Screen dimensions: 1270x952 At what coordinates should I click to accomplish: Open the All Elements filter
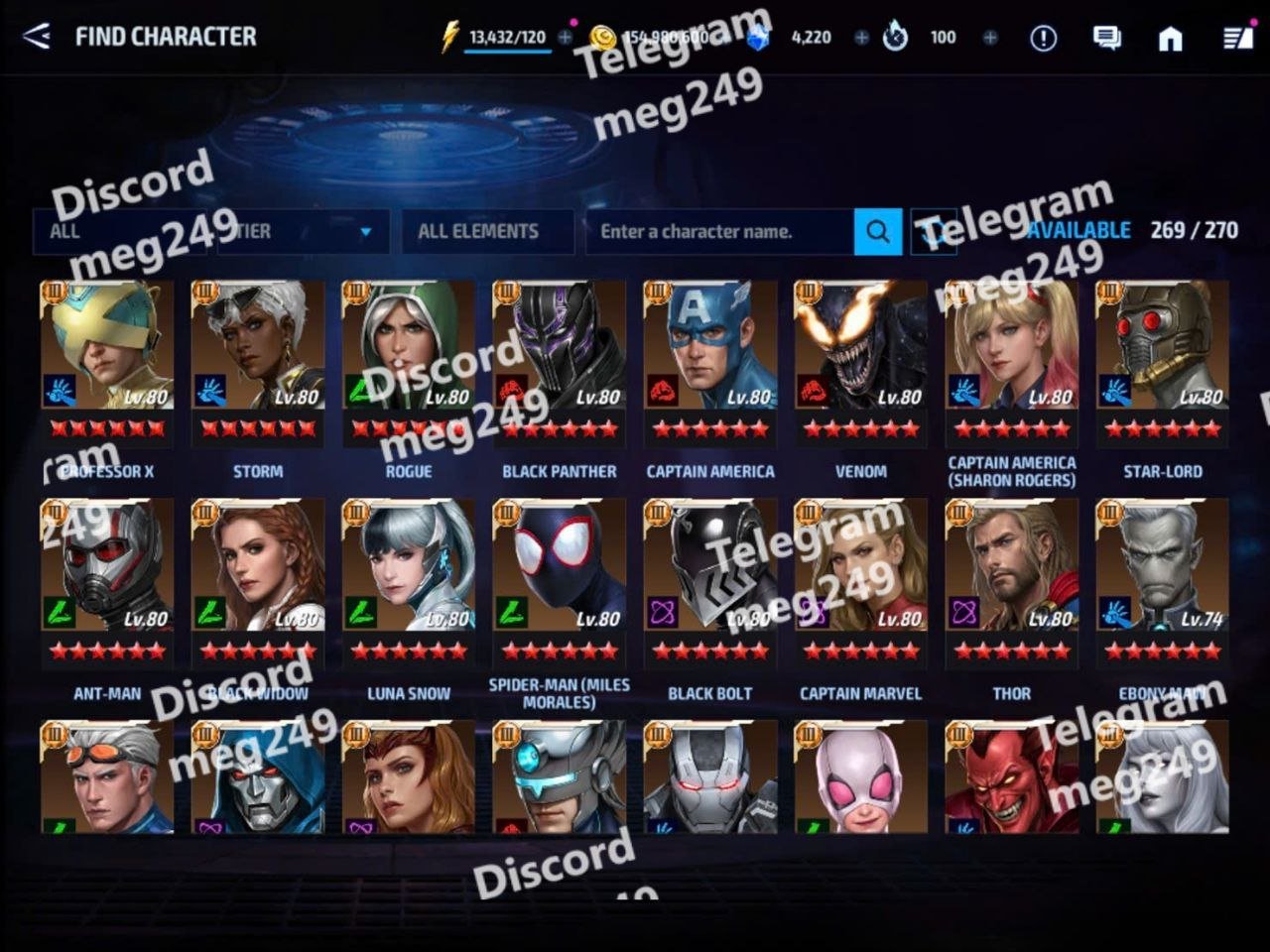(x=487, y=231)
